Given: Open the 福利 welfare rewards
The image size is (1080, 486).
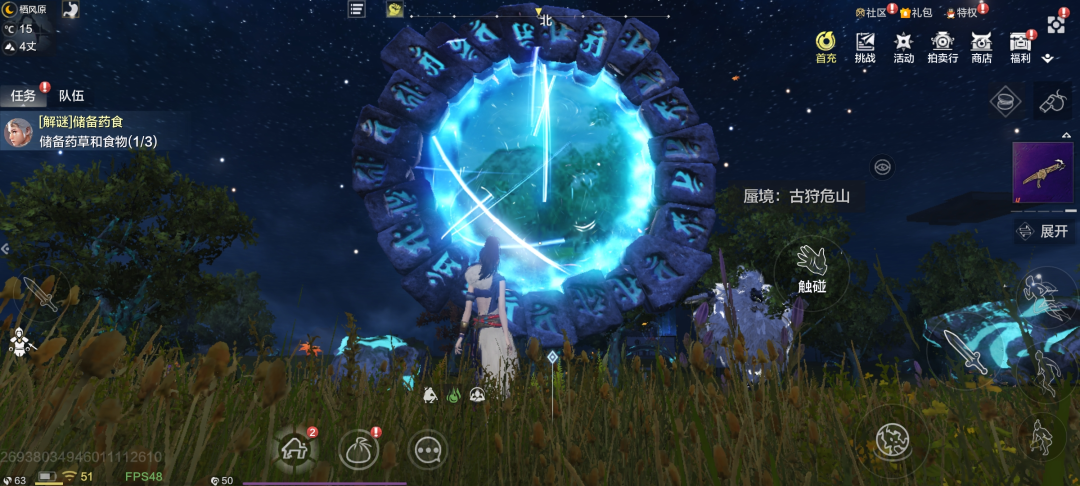Looking at the screenshot, I should click(1020, 46).
